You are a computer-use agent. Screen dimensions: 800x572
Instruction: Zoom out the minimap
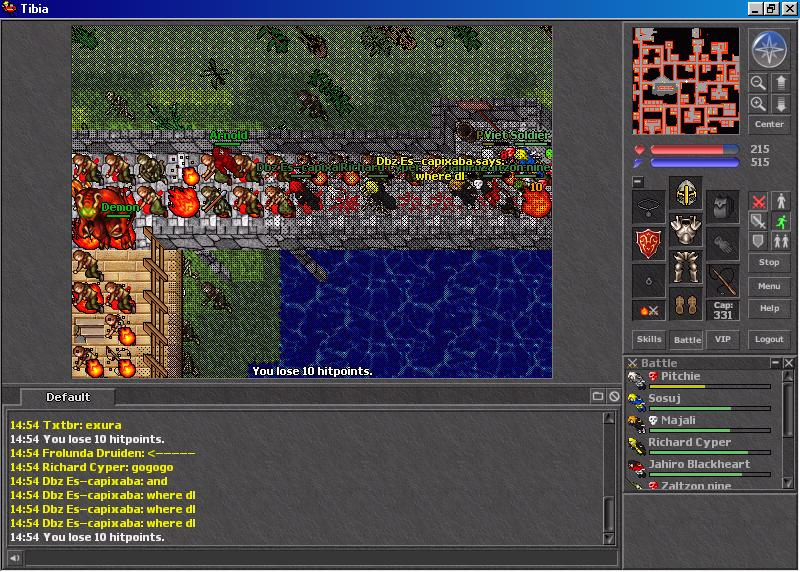[x=758, y=83]
